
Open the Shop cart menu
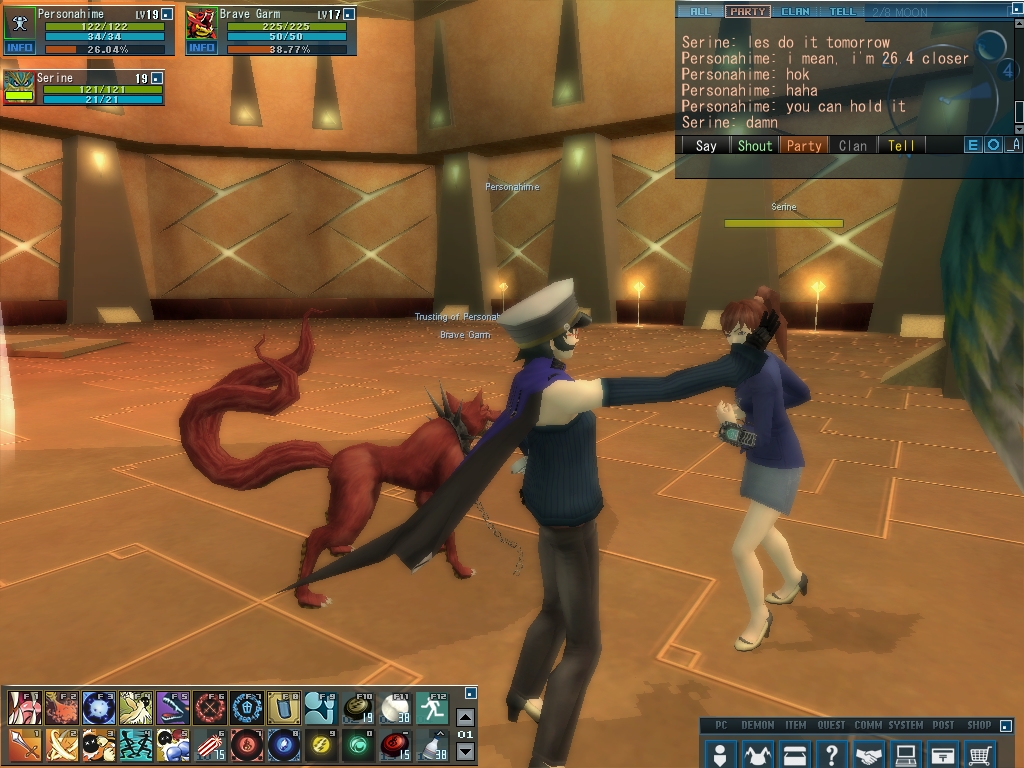[x=981, y=754]
